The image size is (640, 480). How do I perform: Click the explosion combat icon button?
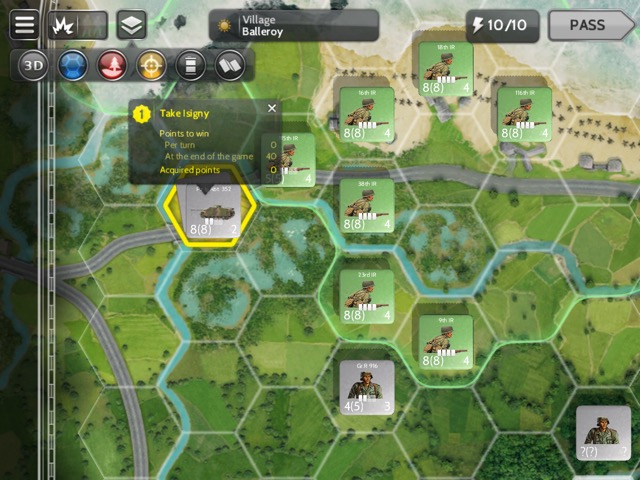pos(62,25)
